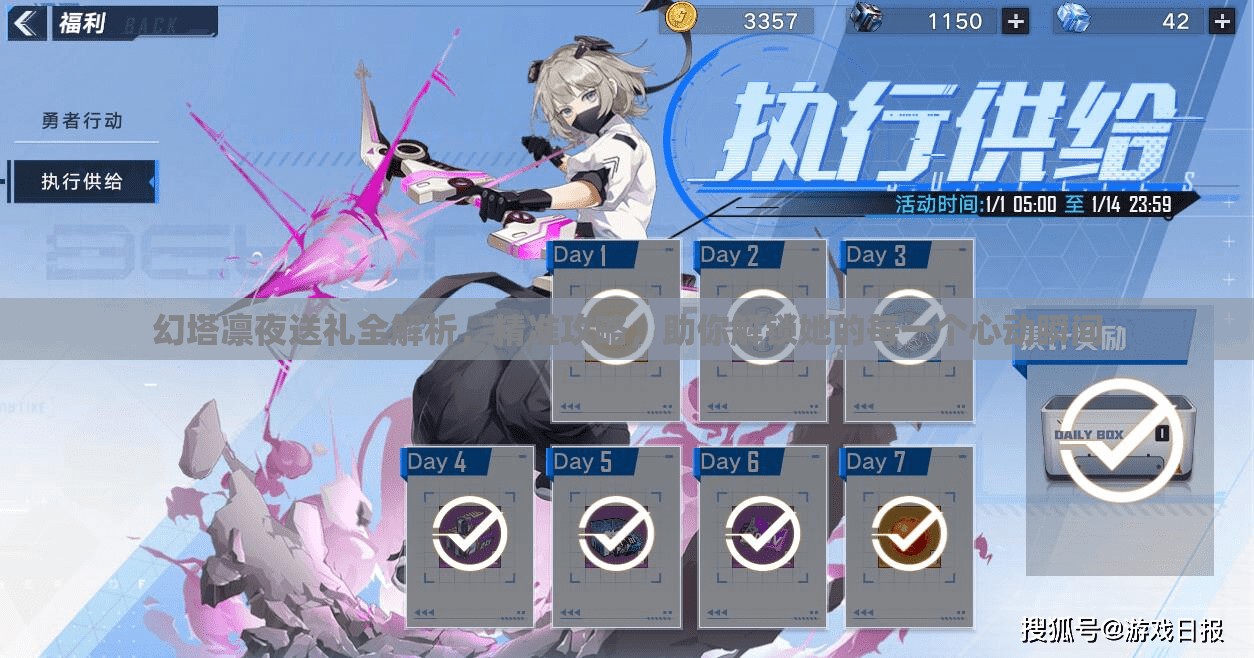The height and width of the screenshot is (658, 1254).
Task: Open the Day 1 reward tile
Action: pyautogui.click(x=616, y=330)
